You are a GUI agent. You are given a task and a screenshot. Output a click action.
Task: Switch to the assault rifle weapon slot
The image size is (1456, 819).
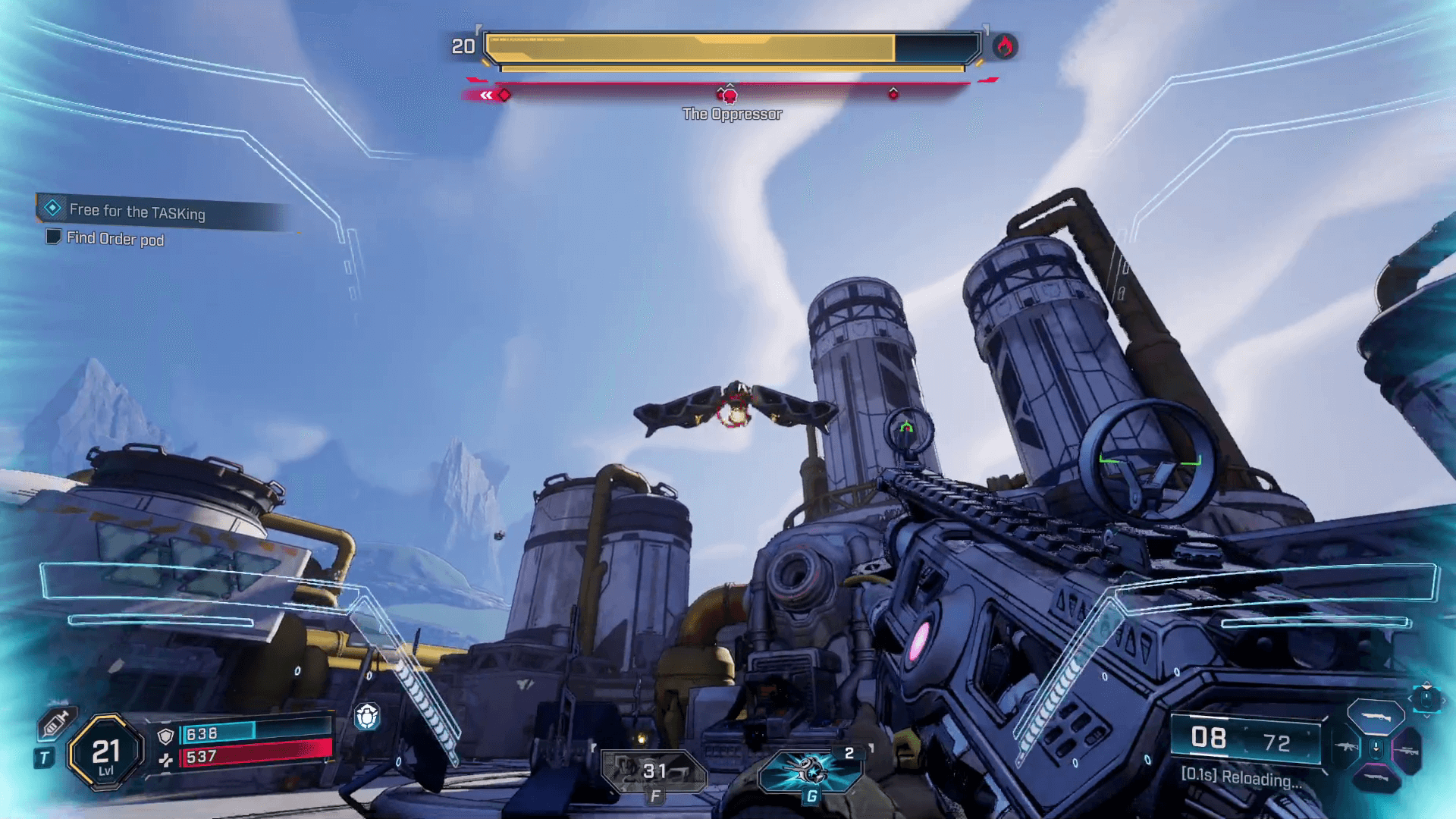click(1347, 748)
